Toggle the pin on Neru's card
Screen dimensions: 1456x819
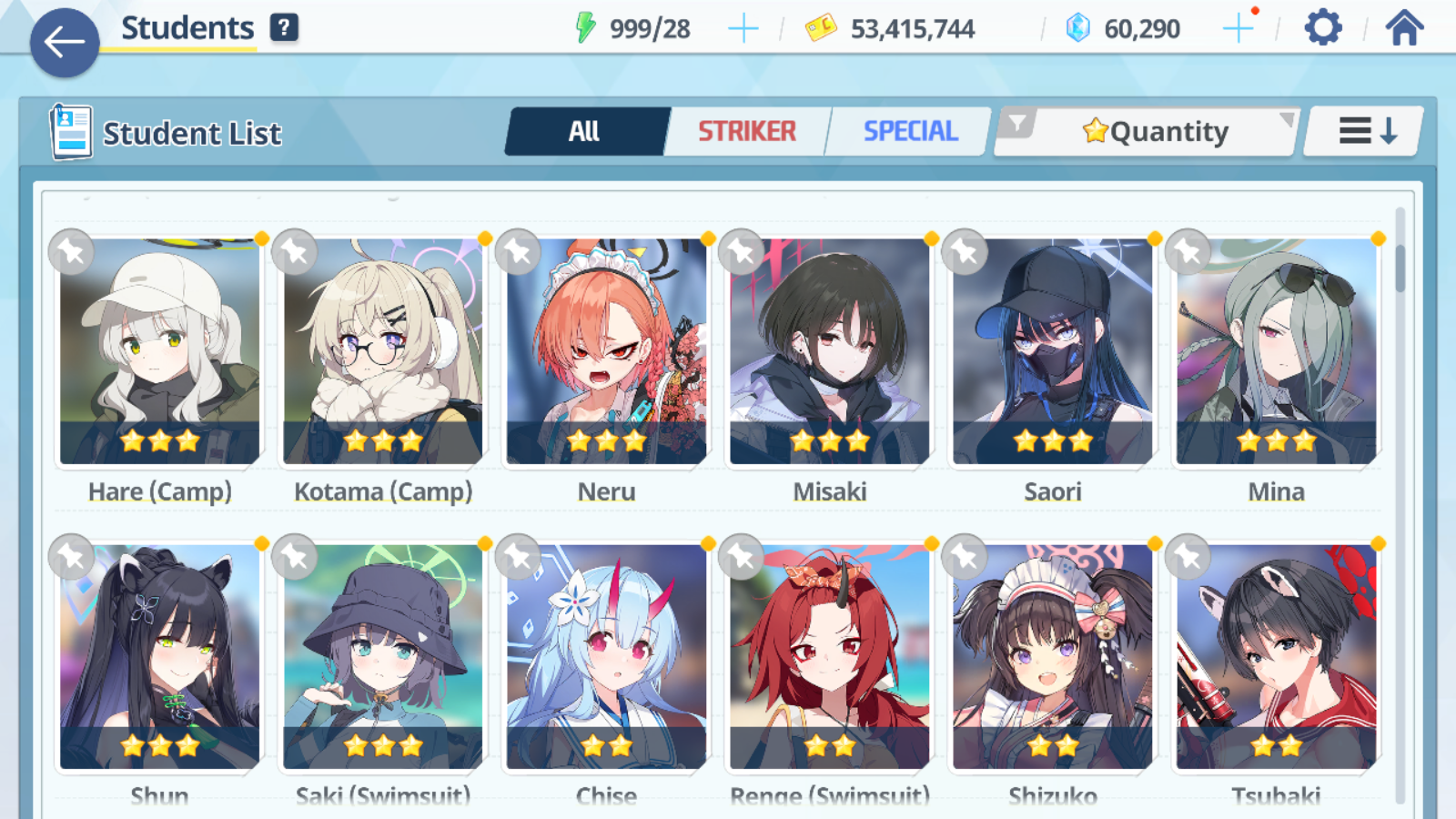[518, 252]
